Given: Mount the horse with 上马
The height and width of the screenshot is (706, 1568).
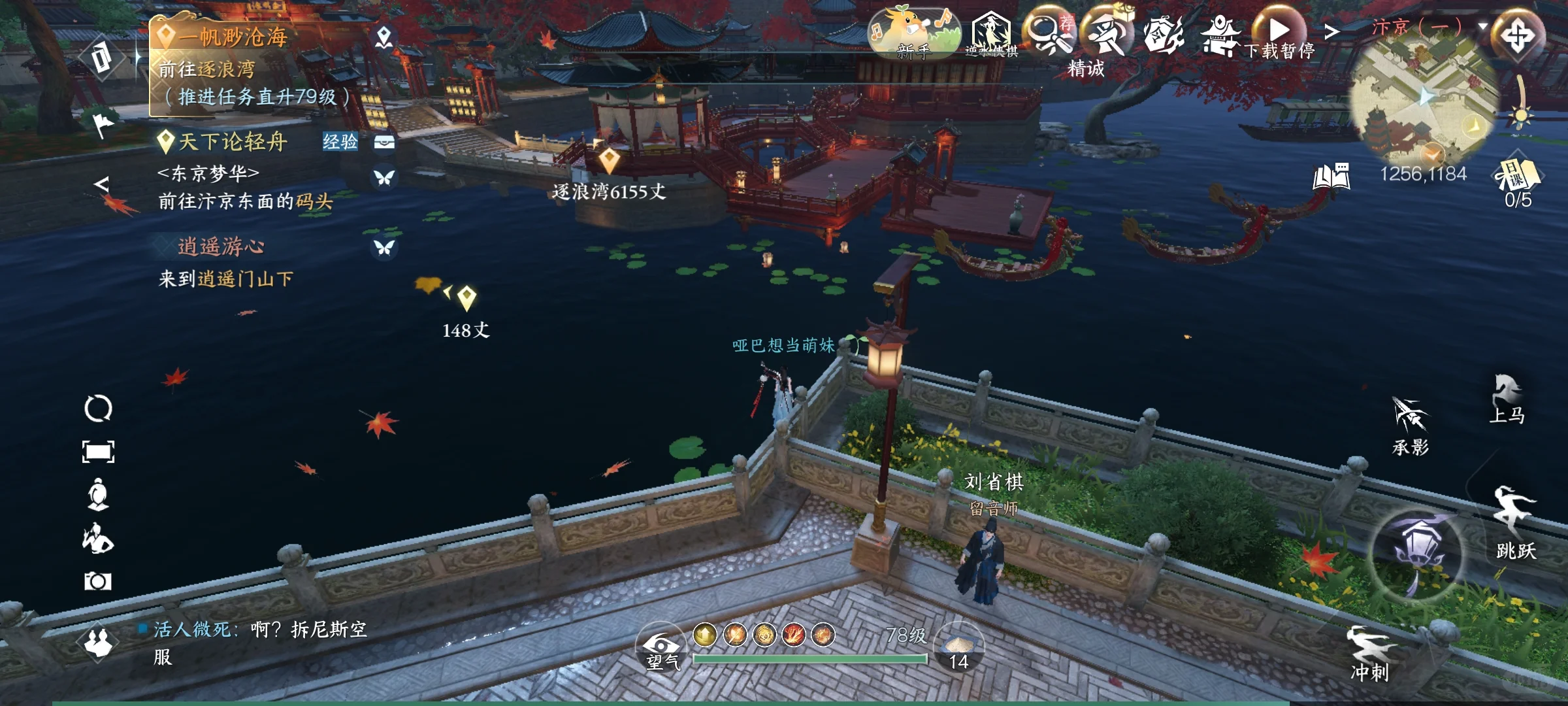Looking at the screenshot, I should coord(1507,399).
